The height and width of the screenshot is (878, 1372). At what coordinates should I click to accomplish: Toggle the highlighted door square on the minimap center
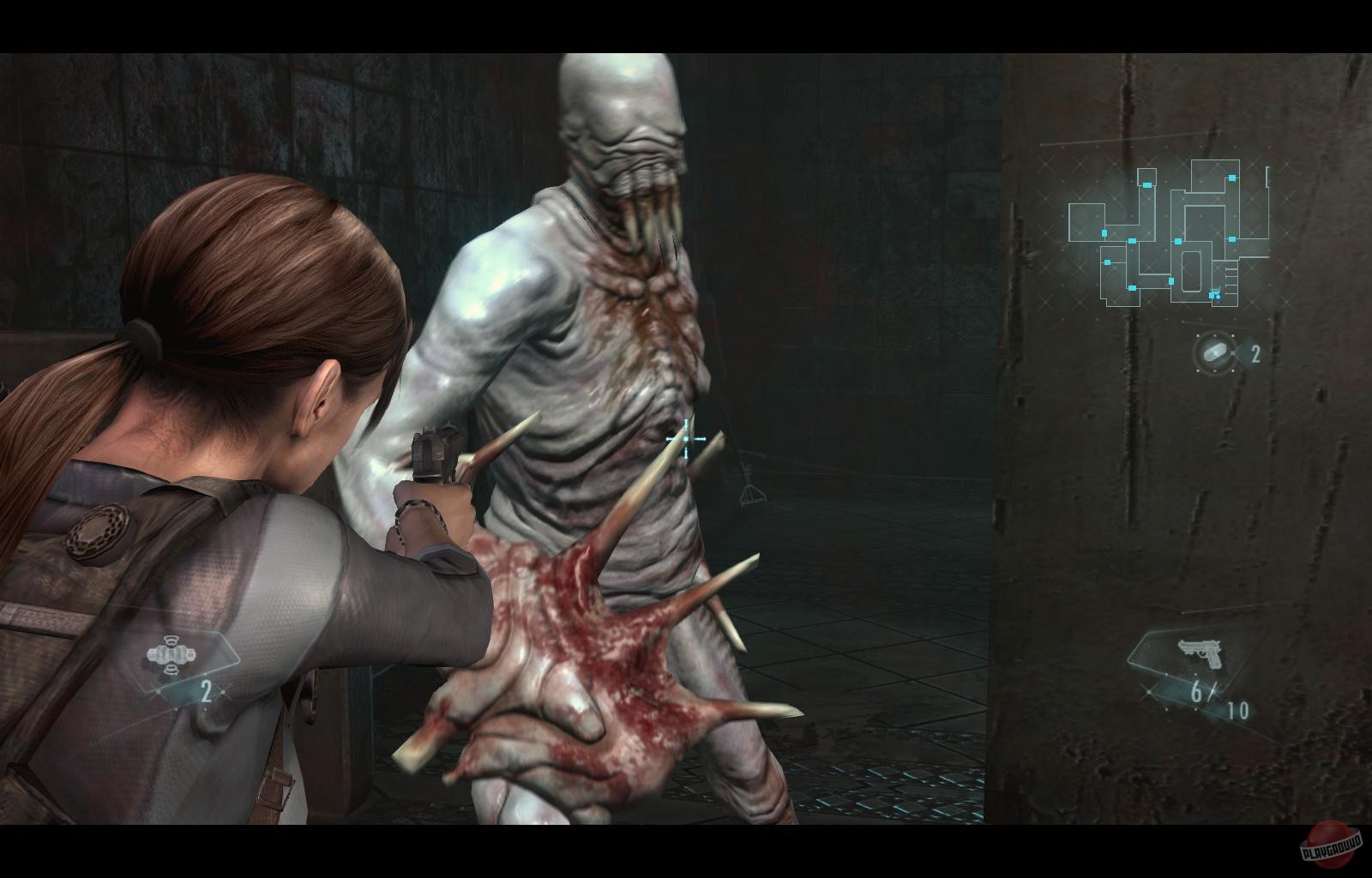pyautogui.click(x=1178, y=241)
